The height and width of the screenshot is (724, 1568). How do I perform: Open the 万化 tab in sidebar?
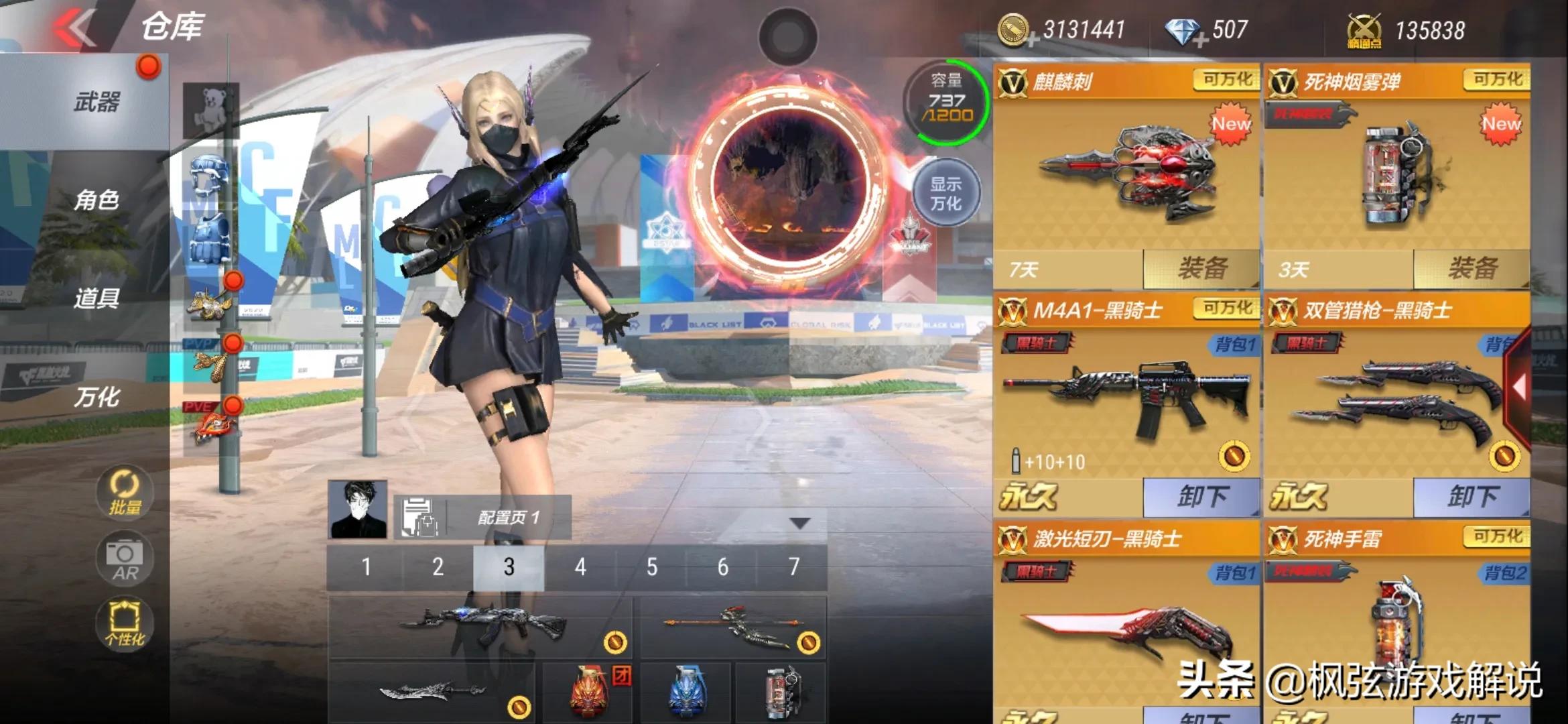[x=96, y=397]
